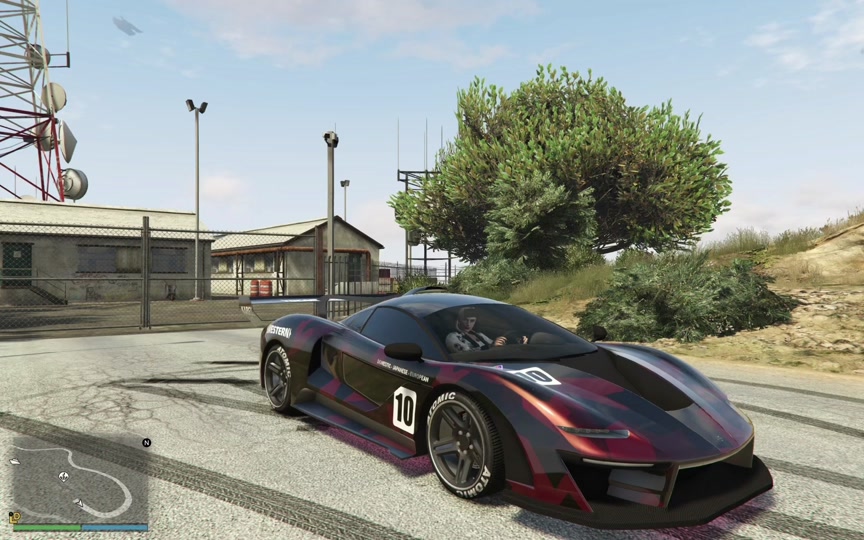Select the north compass marker on minimap

click(x=146, y=443)
